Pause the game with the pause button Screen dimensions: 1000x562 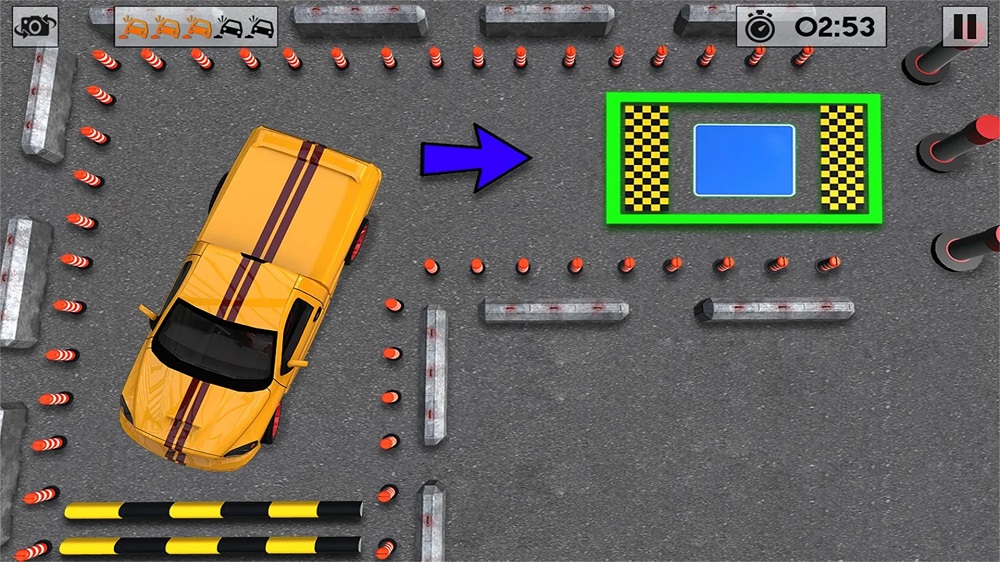click(965, 26)
